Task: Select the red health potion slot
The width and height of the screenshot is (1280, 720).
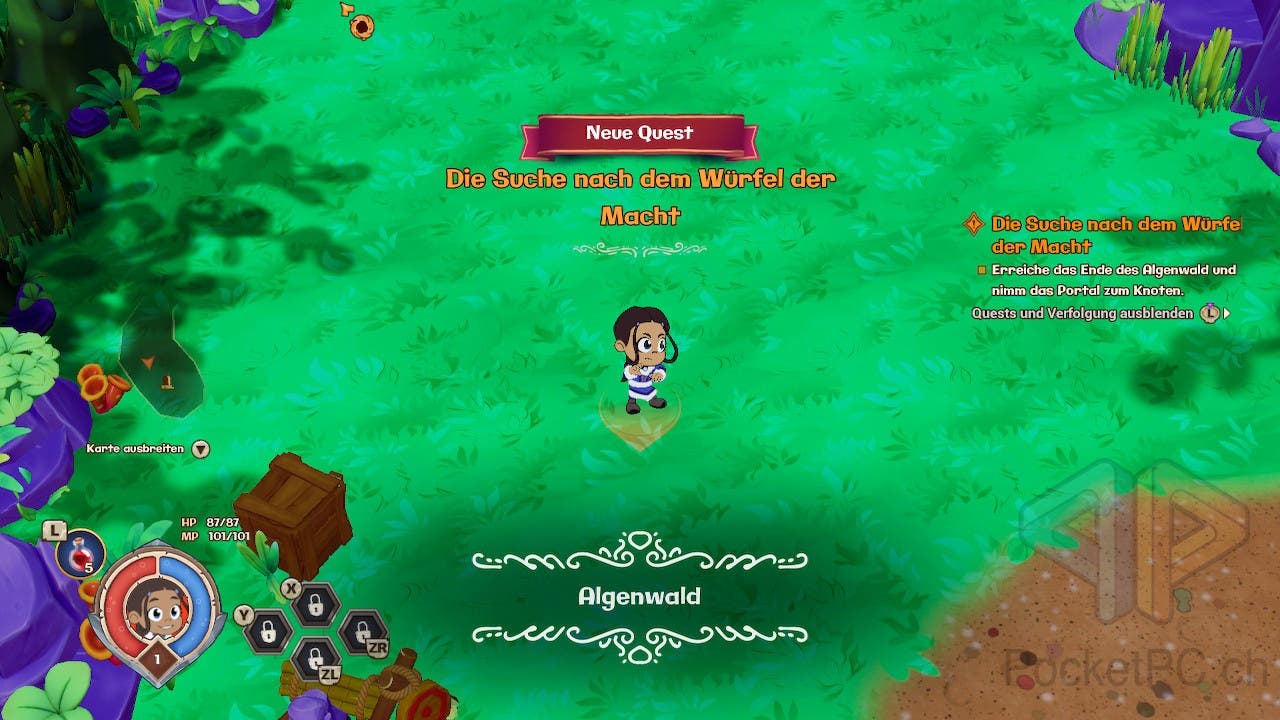Action: [x=80, y=553]
